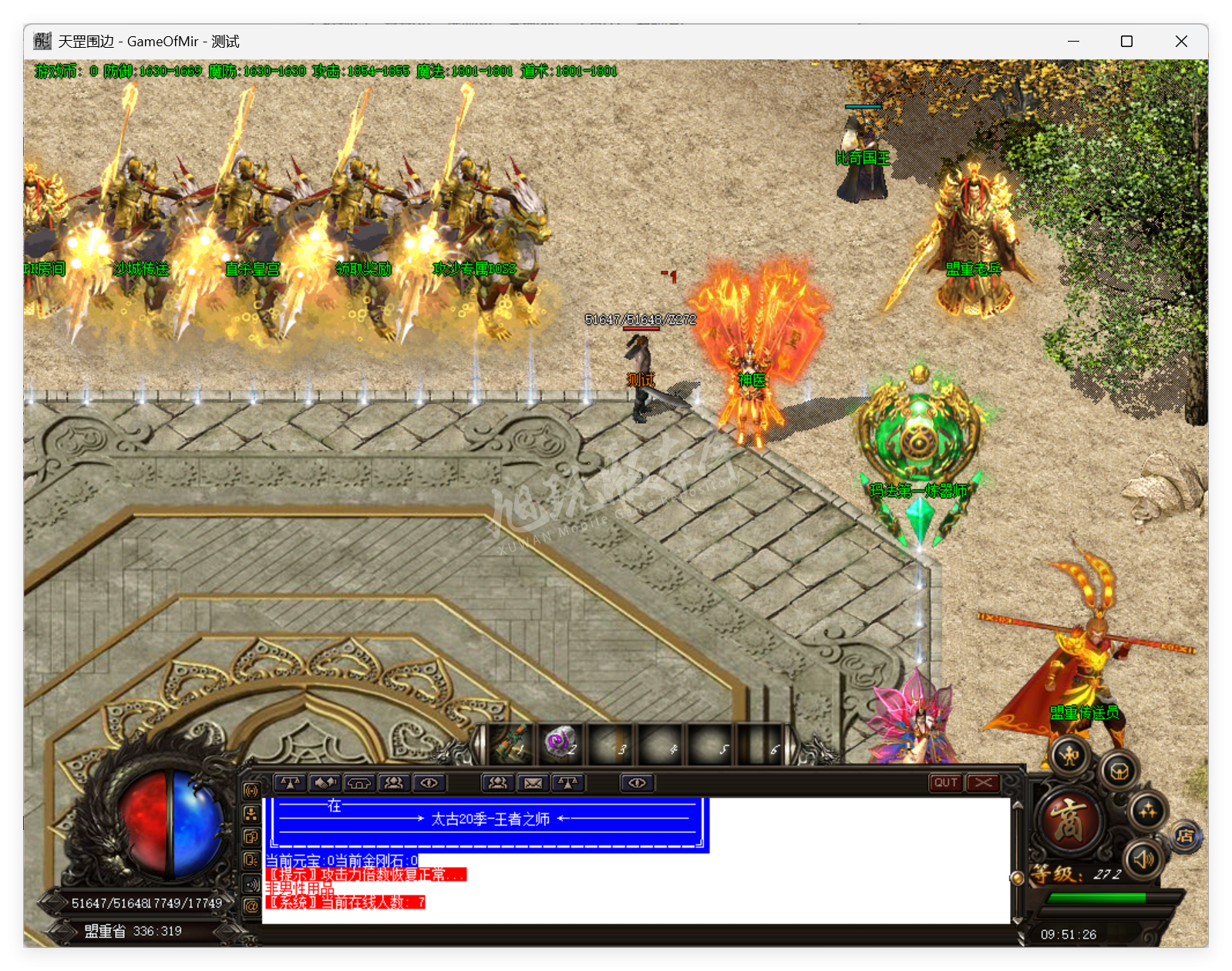Open the skills three-stars round button
This screenshot has height=971, width=1232.
click(1147, 811)
